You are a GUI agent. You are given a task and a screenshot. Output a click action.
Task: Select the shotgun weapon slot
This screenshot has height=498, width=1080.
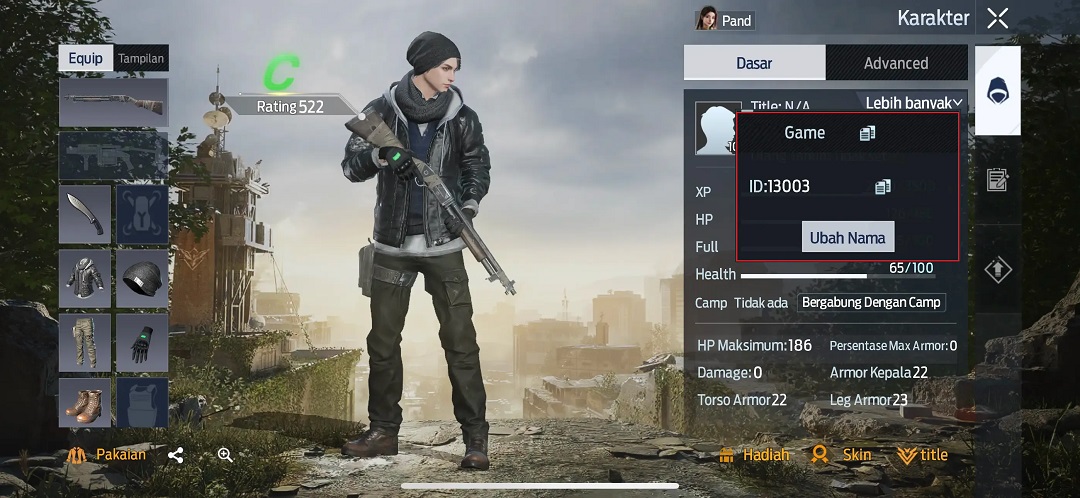coord(113,102)
